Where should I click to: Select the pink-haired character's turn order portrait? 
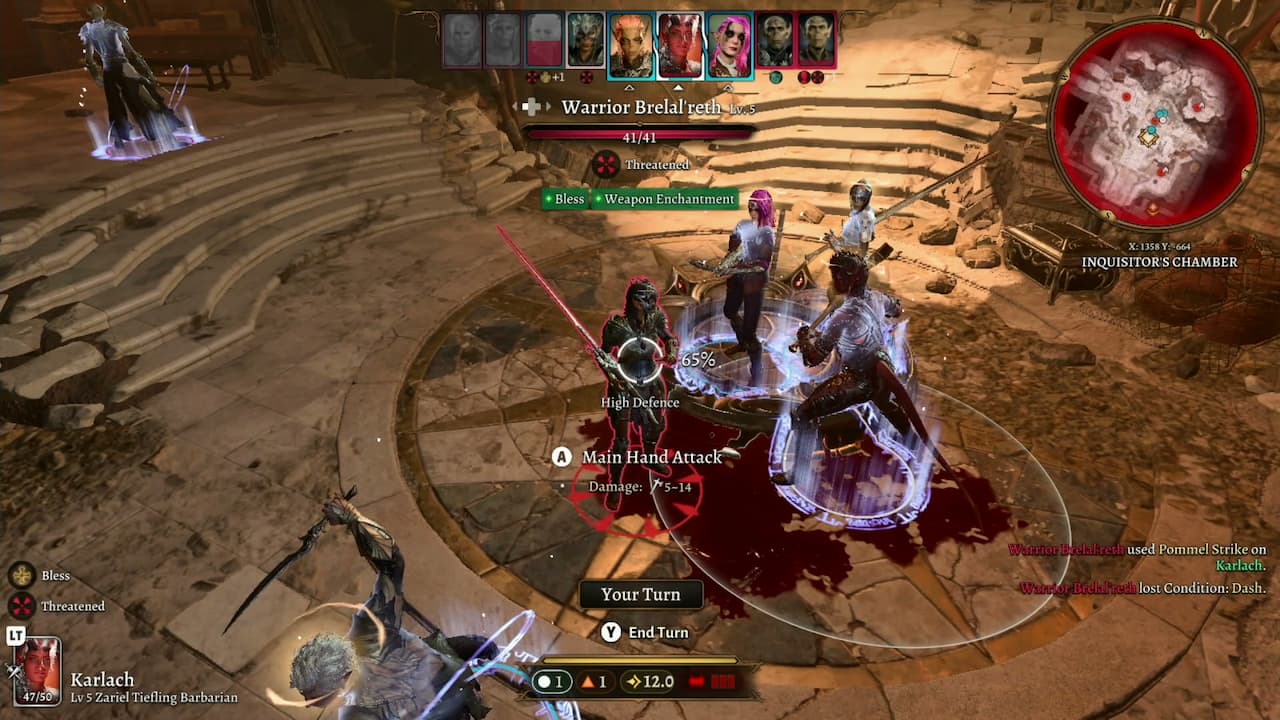point(729,46)
